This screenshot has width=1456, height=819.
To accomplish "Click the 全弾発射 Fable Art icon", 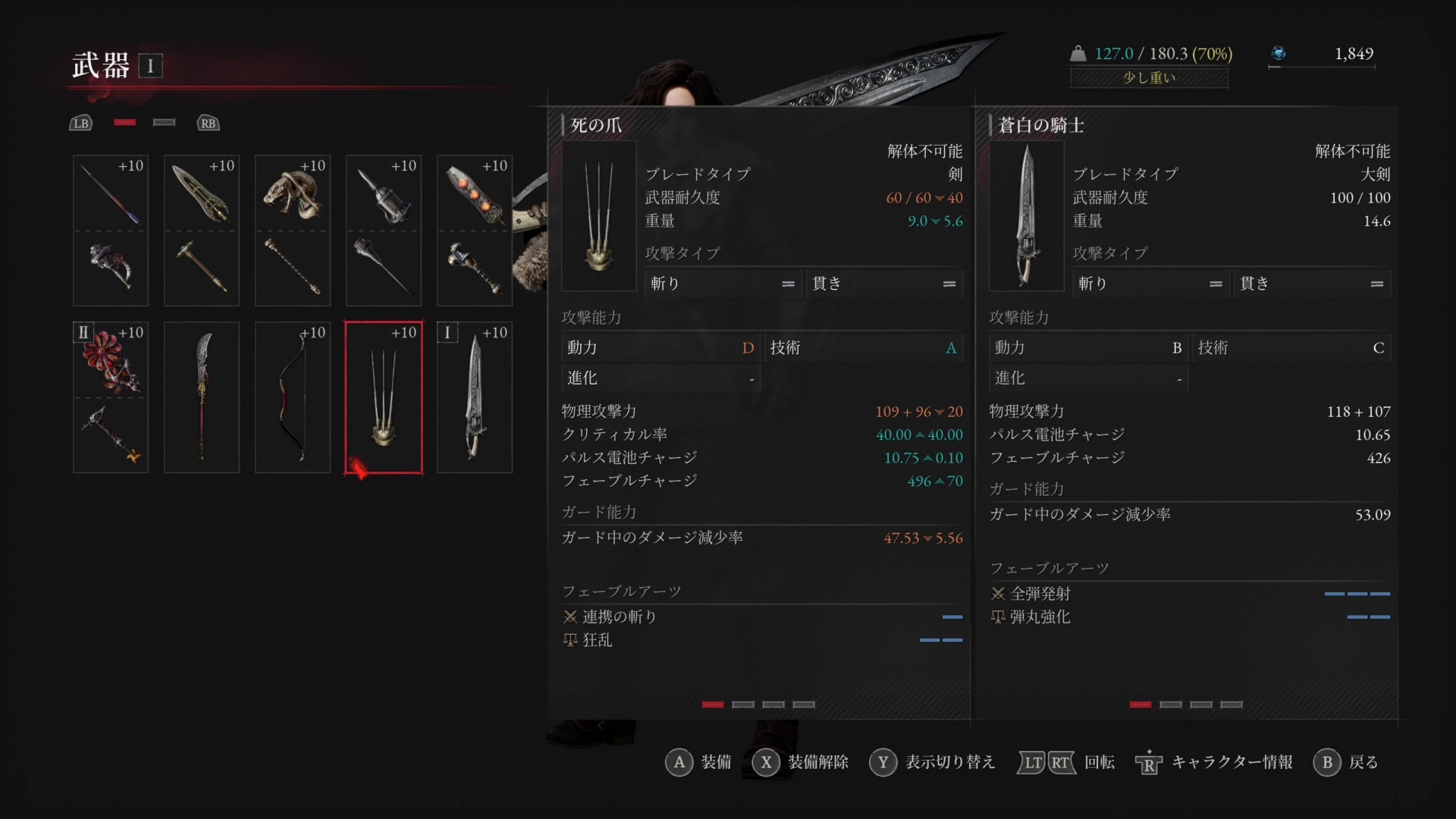I will point(999,594).
